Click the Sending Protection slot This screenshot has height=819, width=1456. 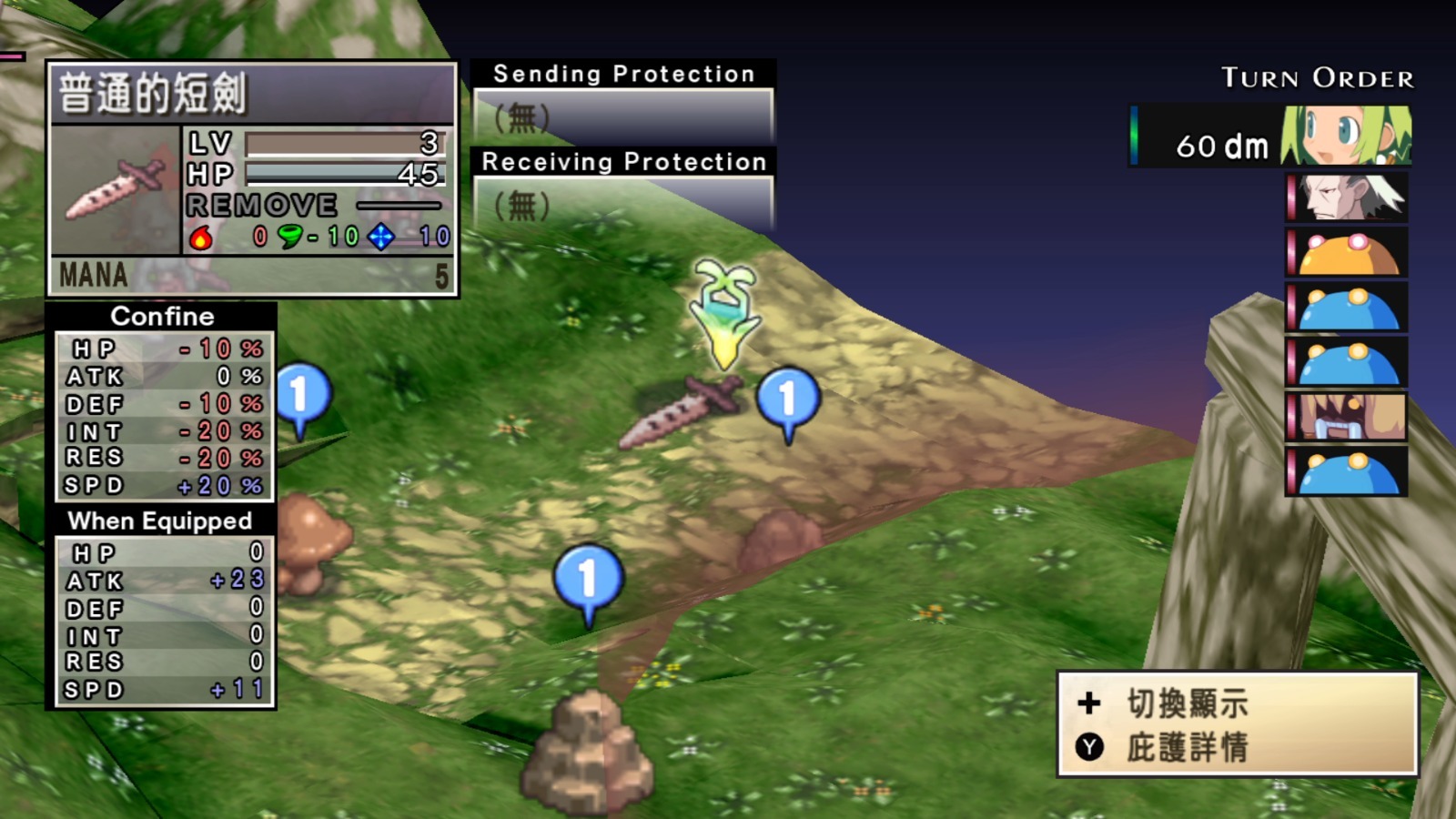[623, 116]
